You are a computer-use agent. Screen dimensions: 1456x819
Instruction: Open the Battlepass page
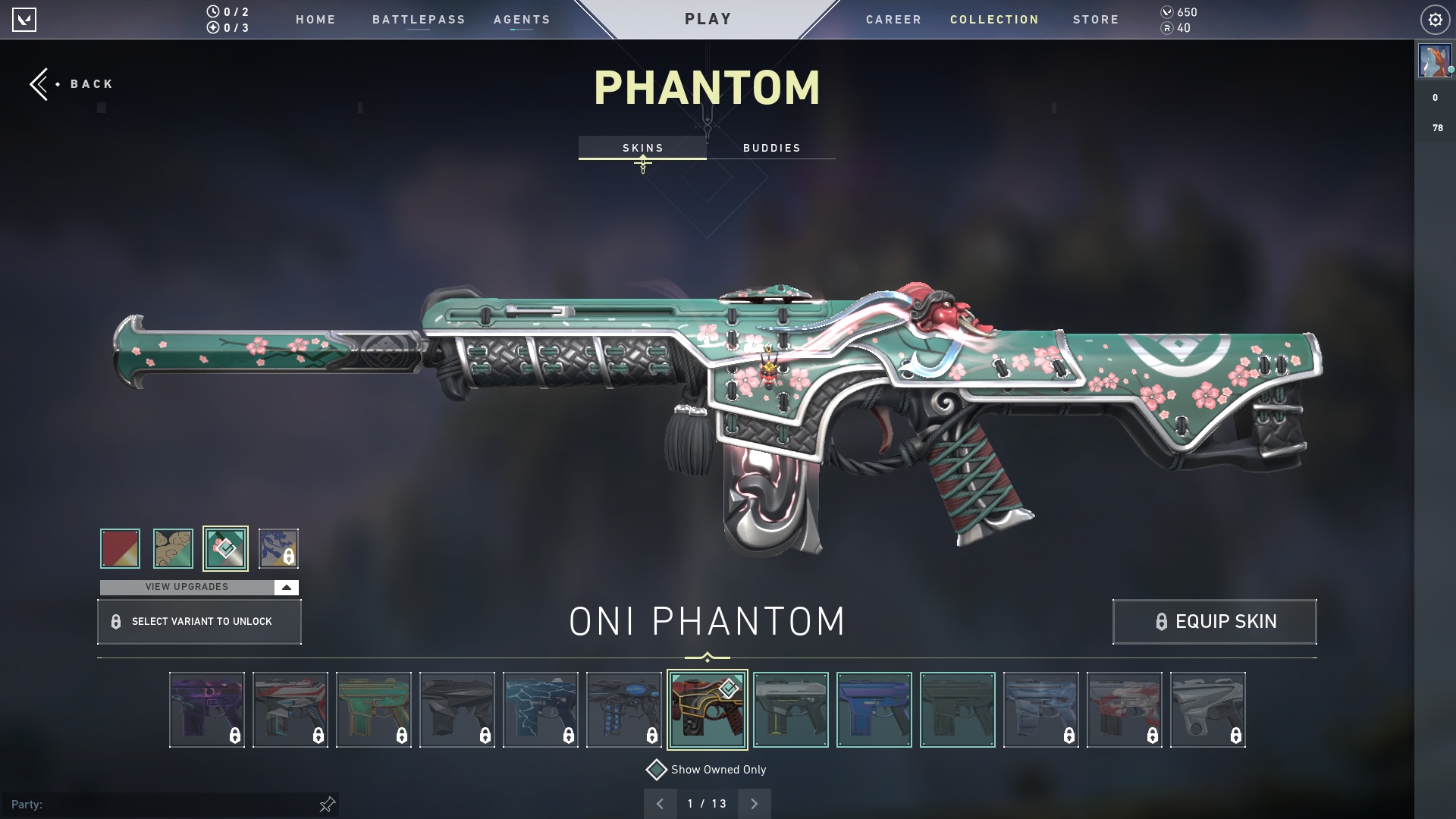419,20
